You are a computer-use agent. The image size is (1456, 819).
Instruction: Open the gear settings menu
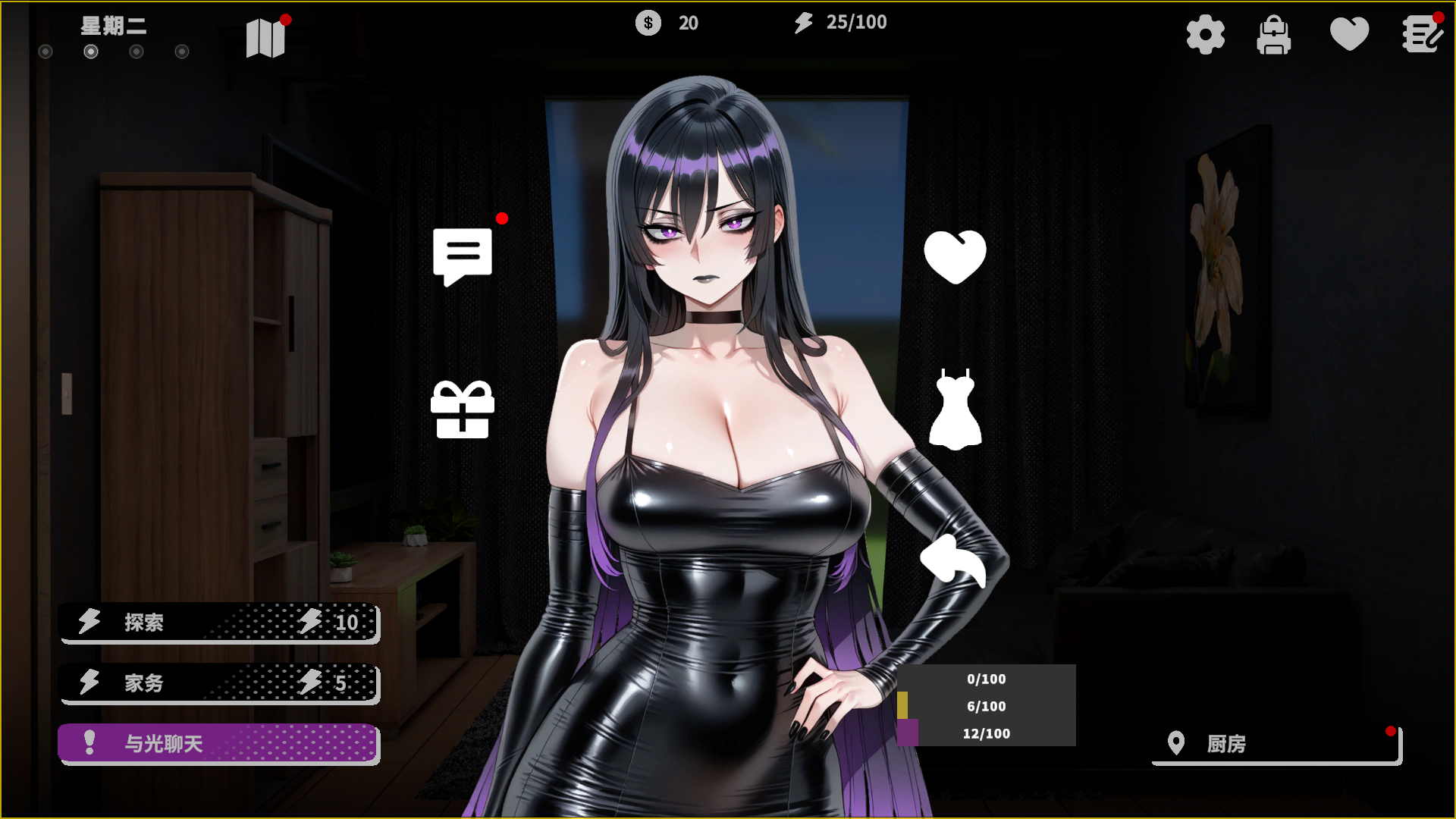coord(1205,35)
